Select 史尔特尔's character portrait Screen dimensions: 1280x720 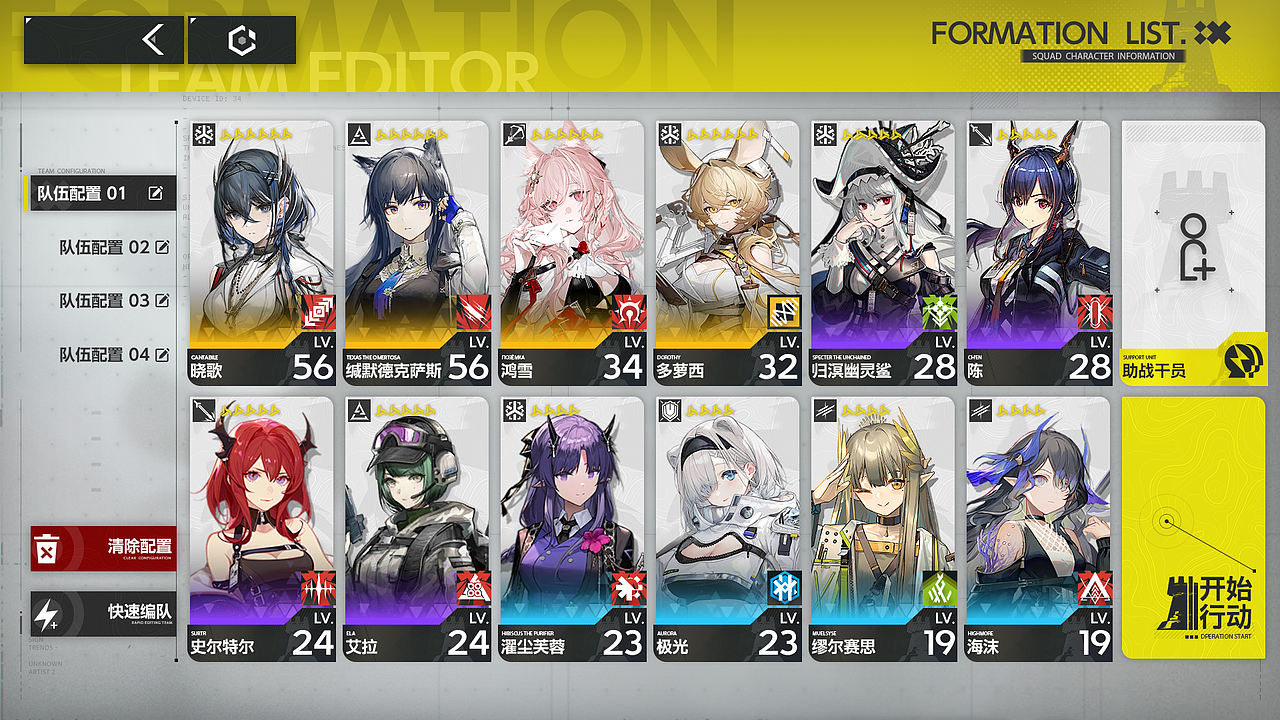[260, 500]
